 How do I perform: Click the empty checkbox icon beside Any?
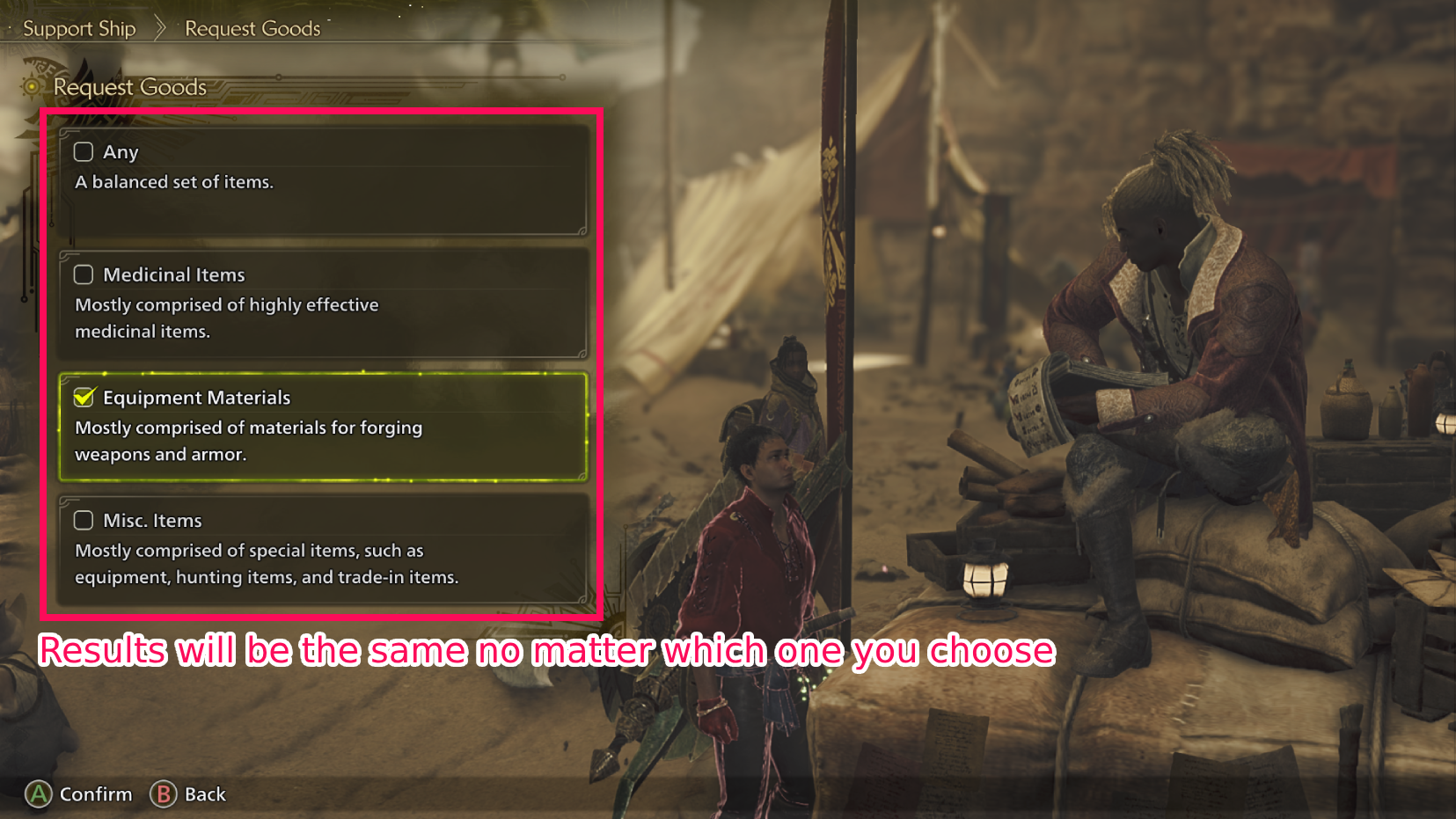tap(84, 151)
